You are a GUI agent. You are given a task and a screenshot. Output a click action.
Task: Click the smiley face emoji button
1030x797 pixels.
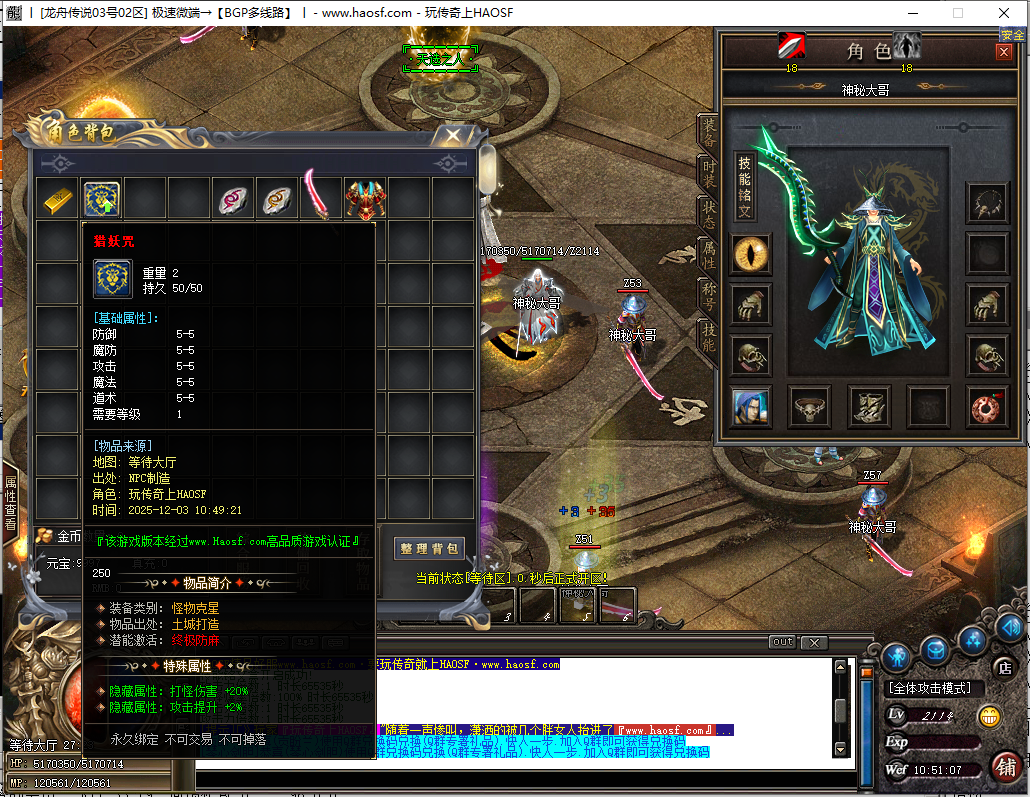[x=989, y=716]
